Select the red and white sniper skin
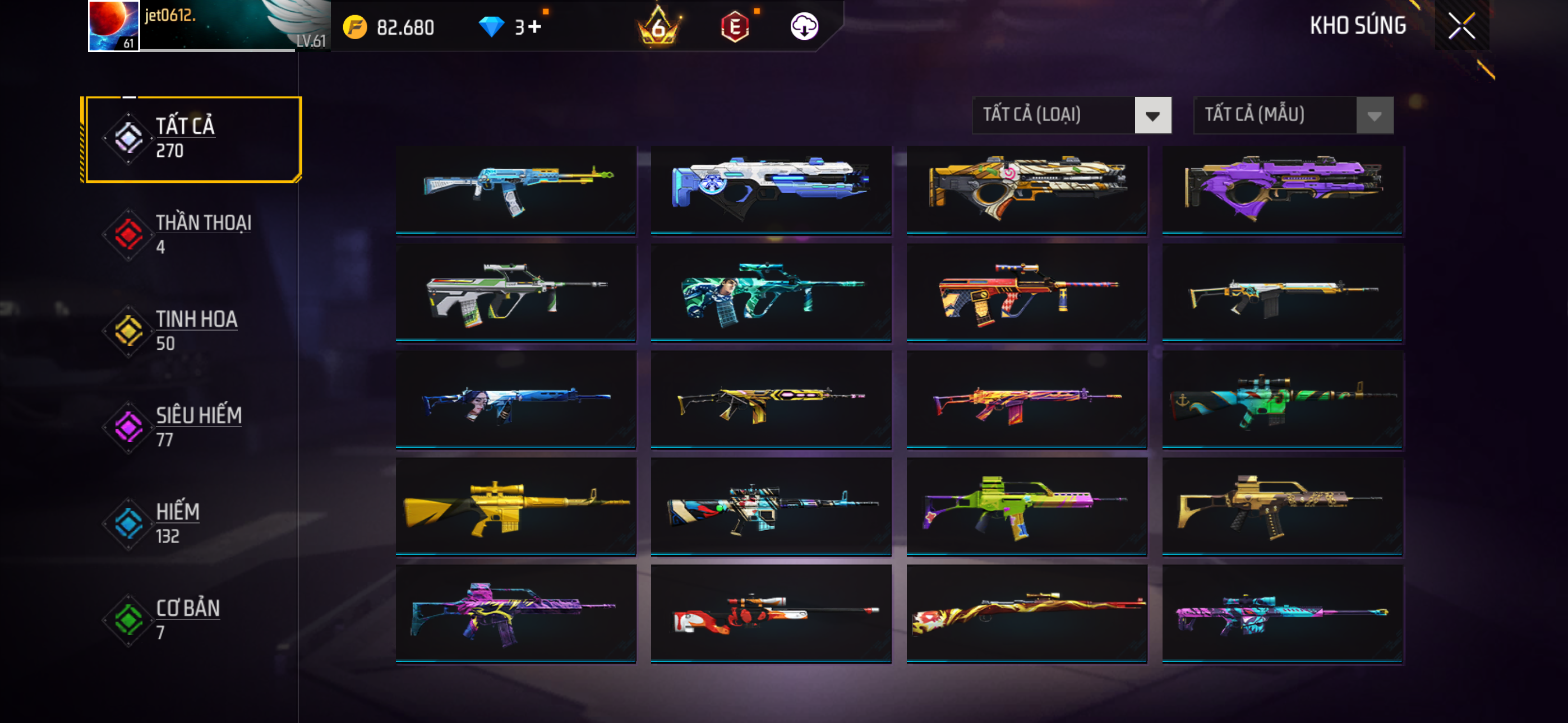This screenshot has height=723, width=1568. pos(771,614)
